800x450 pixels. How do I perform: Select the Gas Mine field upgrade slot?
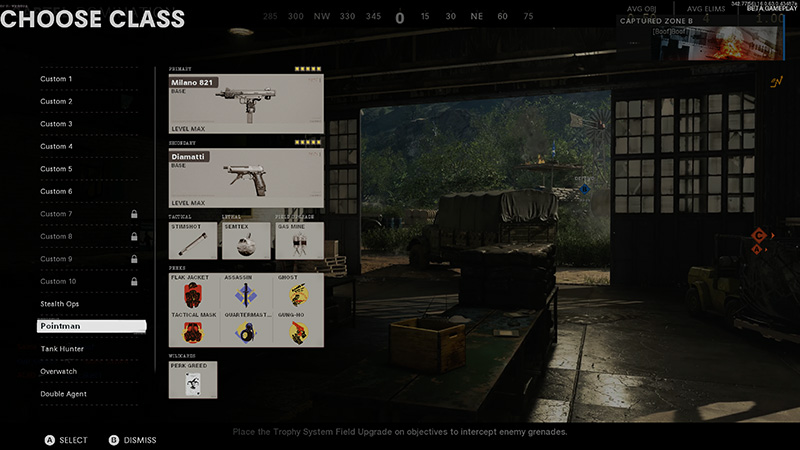point(298,241)
